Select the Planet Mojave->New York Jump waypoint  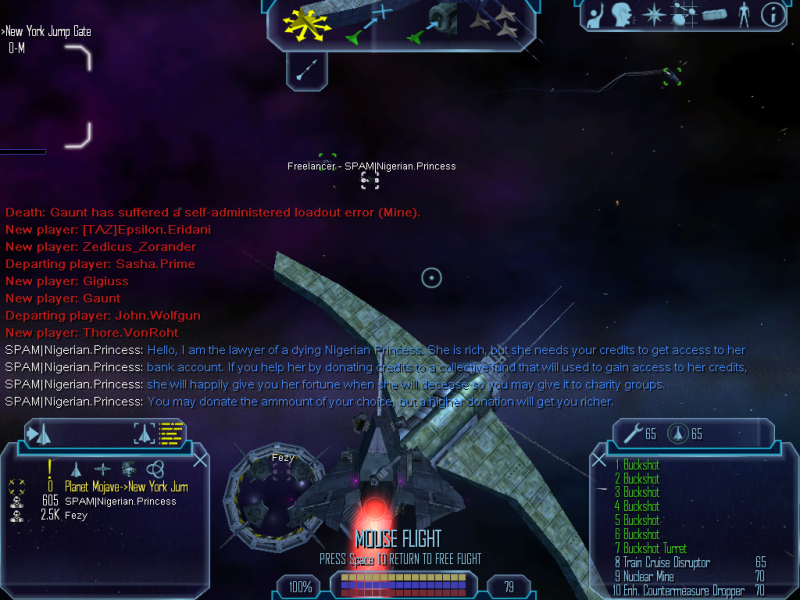[x=126, y=487]
